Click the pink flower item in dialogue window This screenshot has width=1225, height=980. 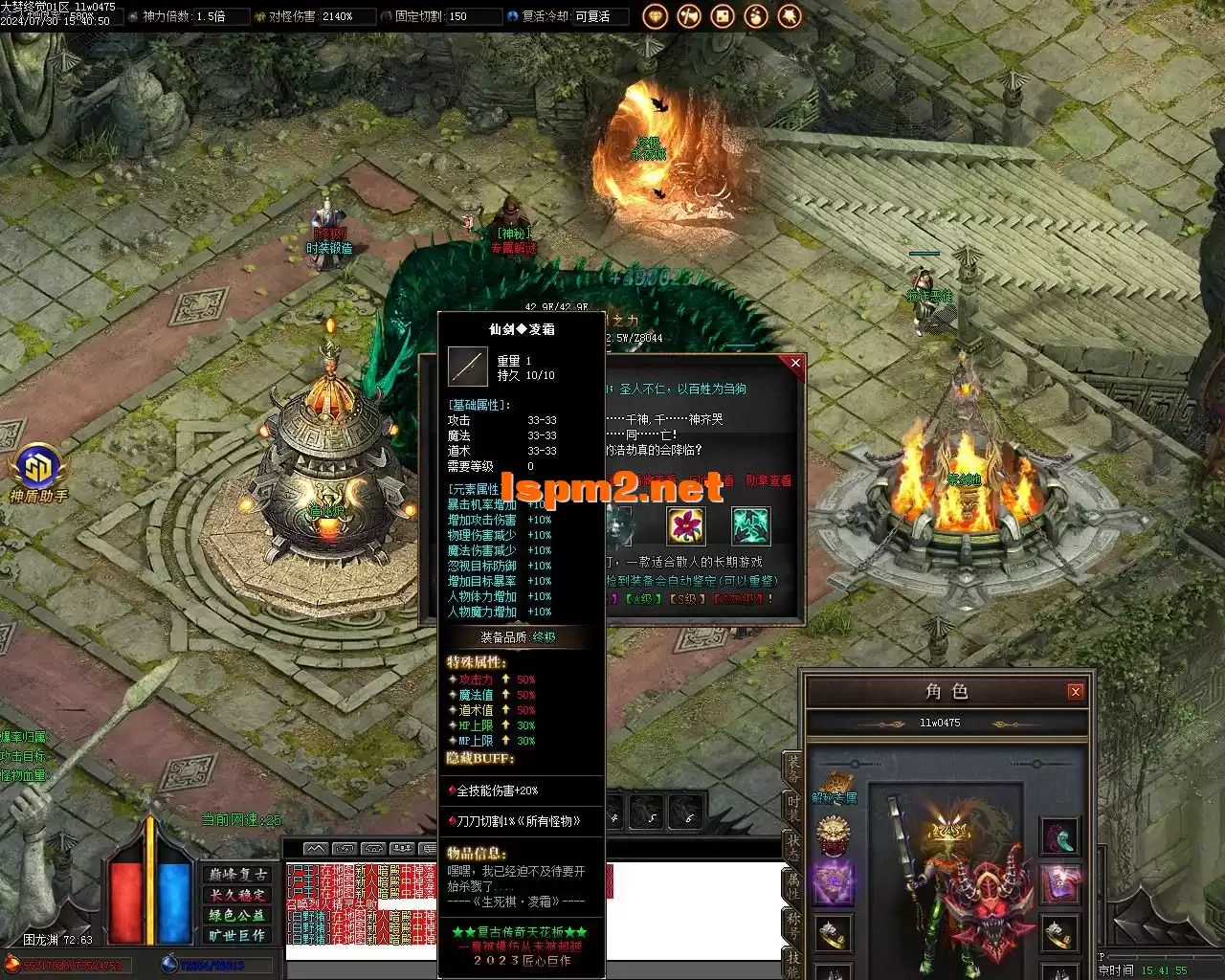685,525
